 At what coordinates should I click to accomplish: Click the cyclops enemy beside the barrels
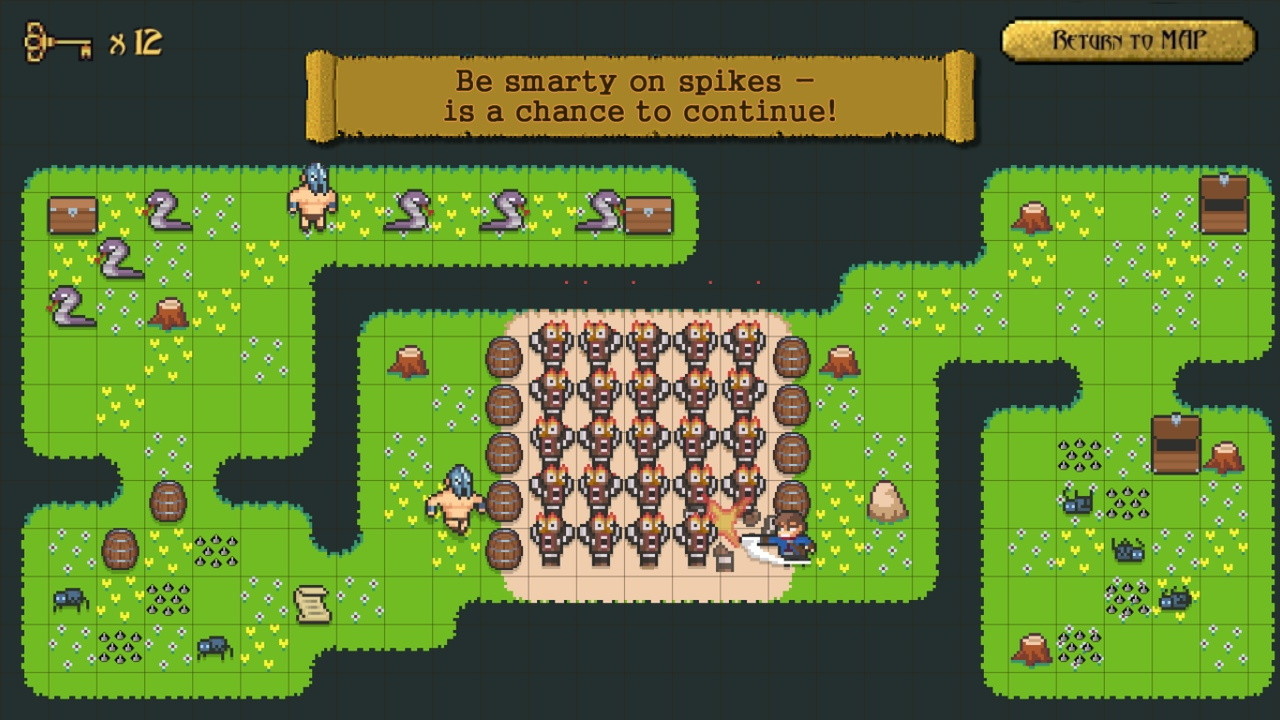tap(455, 498)
